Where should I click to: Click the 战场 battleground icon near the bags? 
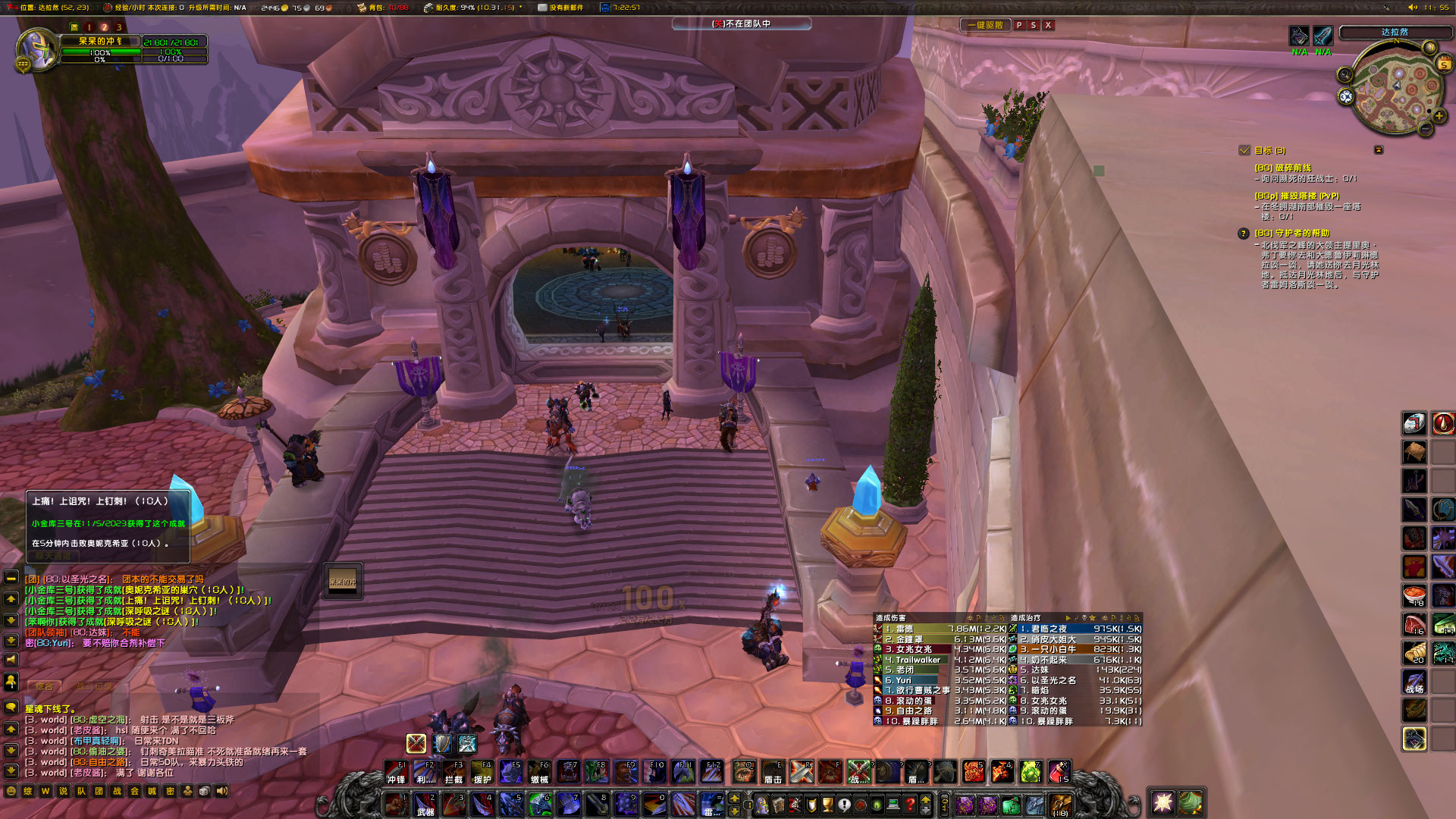click(1414, 682)
